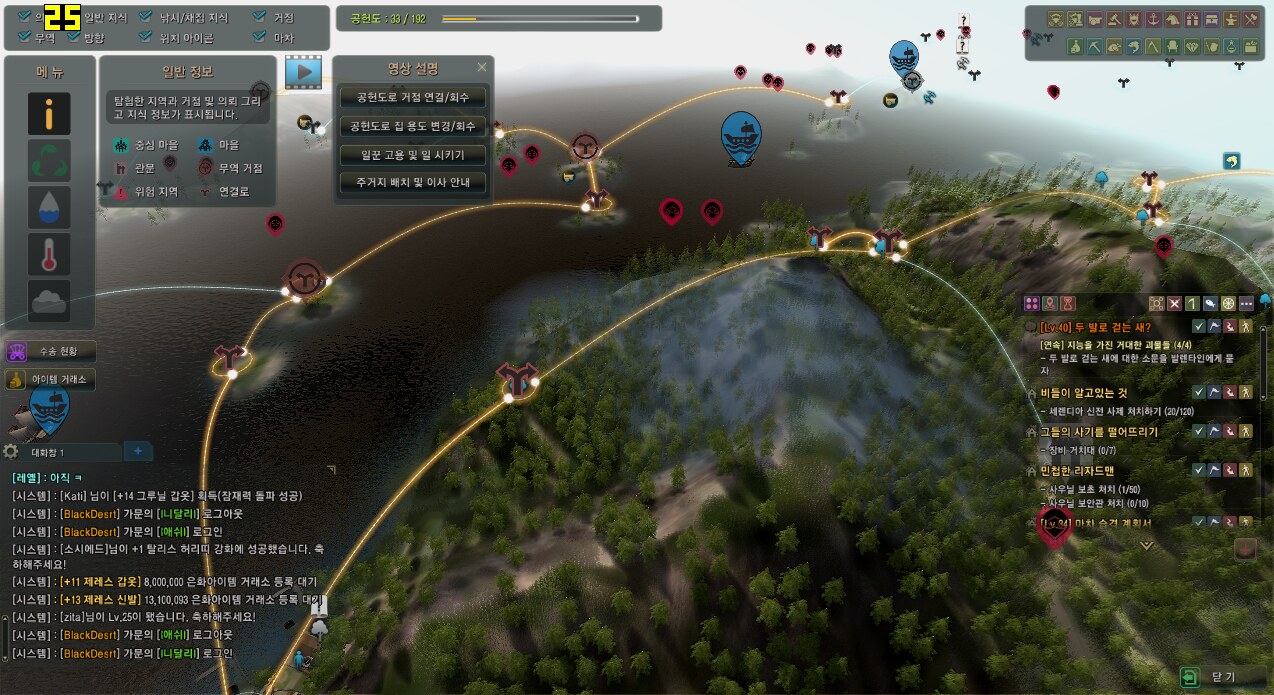This screenshot has height=695, width=1274.
Task: Select the anchor icon in the top-right filter bar
Action: click(x=1151, y=19)
